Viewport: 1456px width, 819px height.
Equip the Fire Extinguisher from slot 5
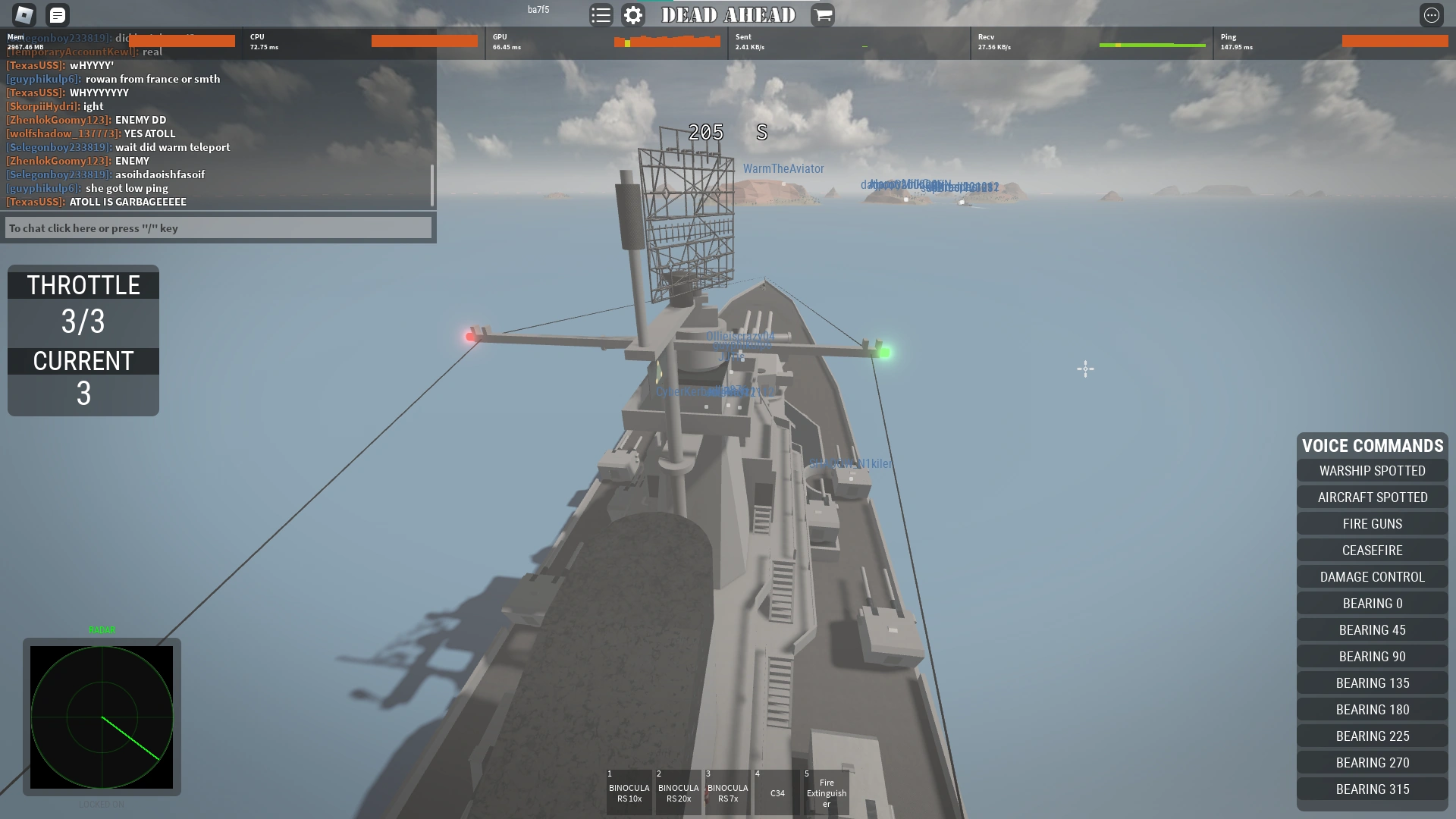[x=827, y=792]
